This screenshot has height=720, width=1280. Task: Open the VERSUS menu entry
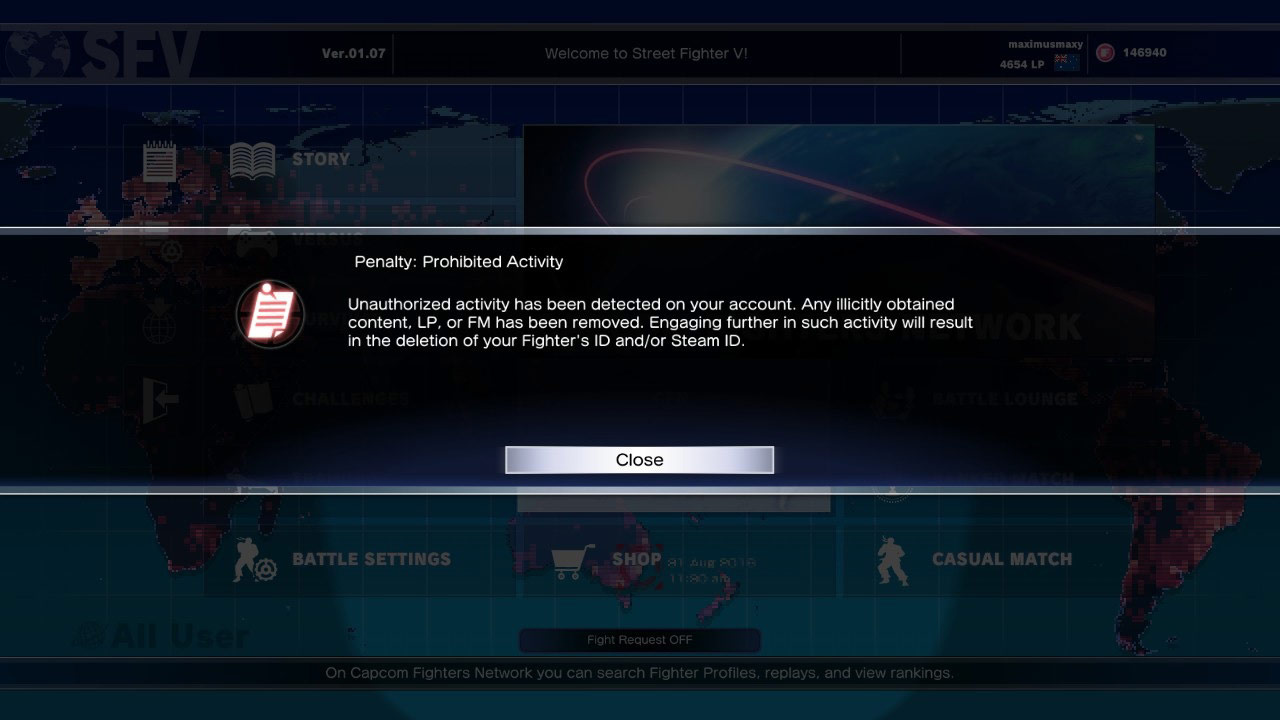point(328,240)
